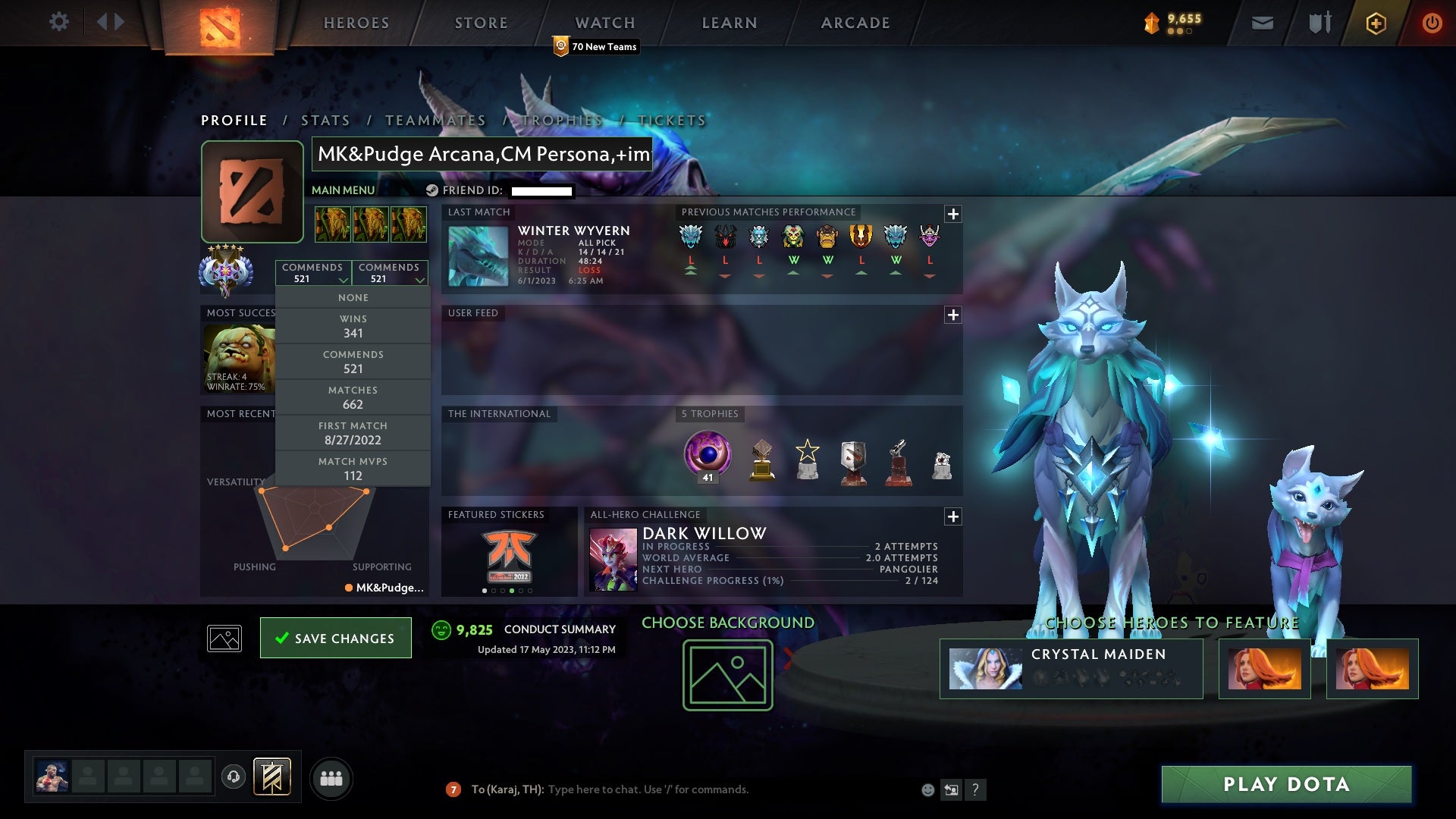Image resolution: width=1456 pixels, height=819 pixels.
Task: Open the Watch menu item
Action: pos(604,23)
